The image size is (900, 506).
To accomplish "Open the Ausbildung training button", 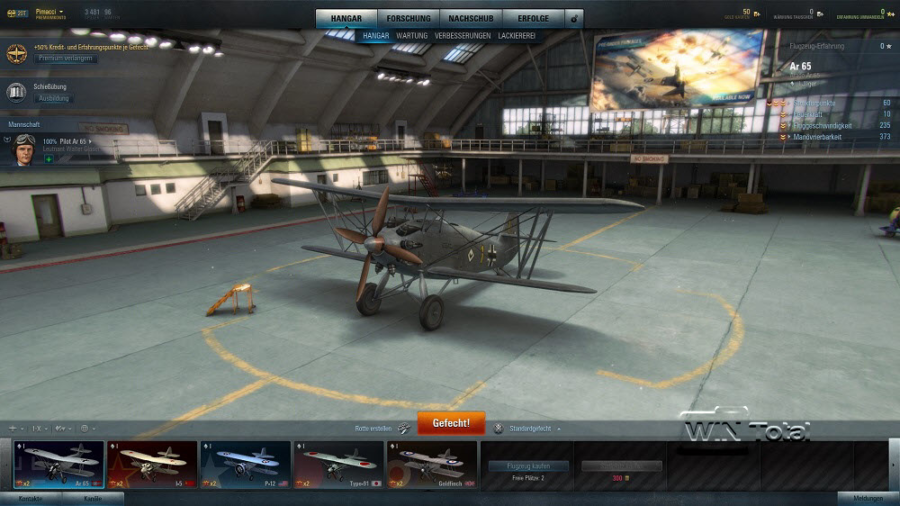I will [53, 99].
